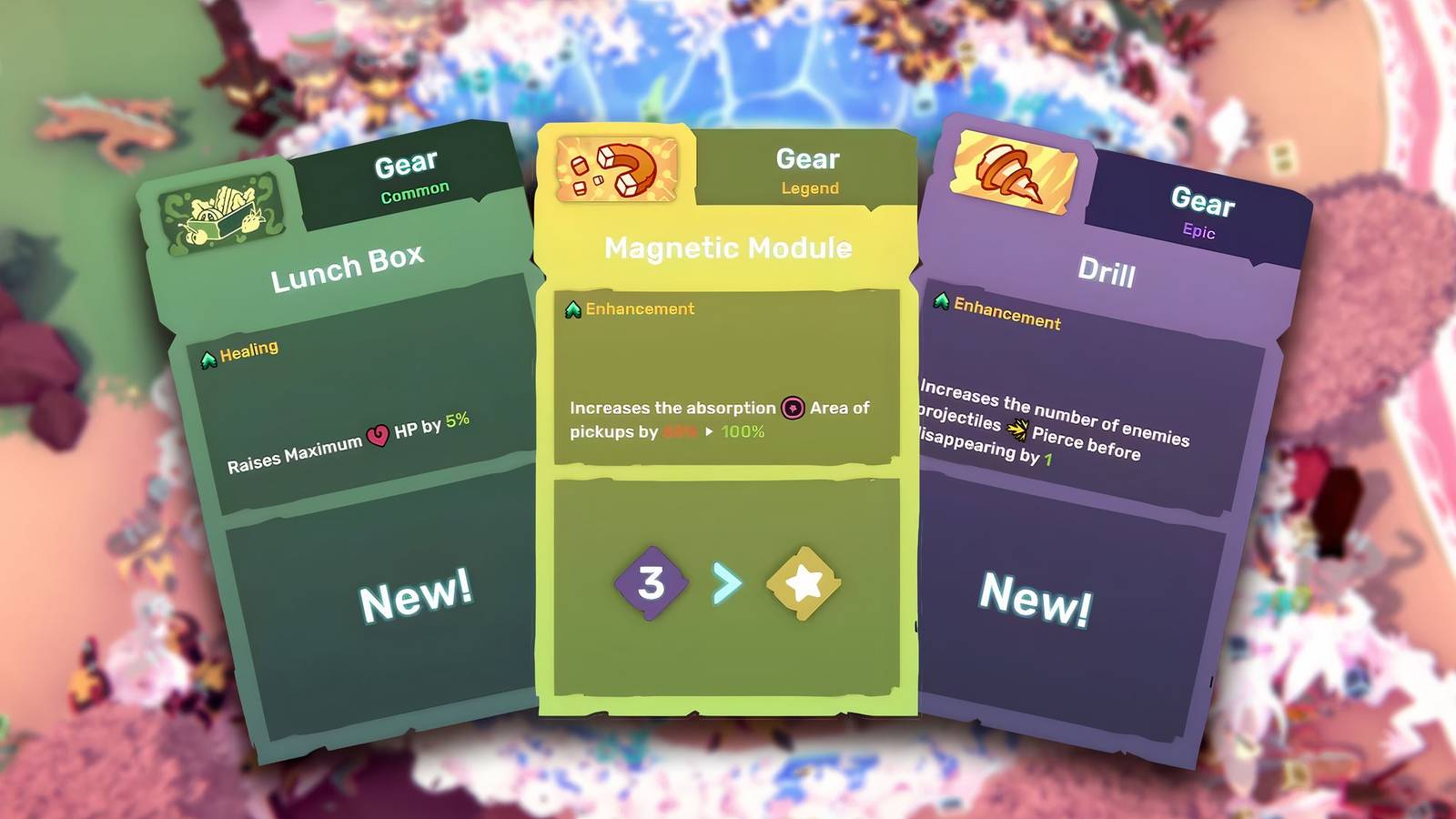Select the Common rarity label
Screen dimensions: 1456x819
417,188
